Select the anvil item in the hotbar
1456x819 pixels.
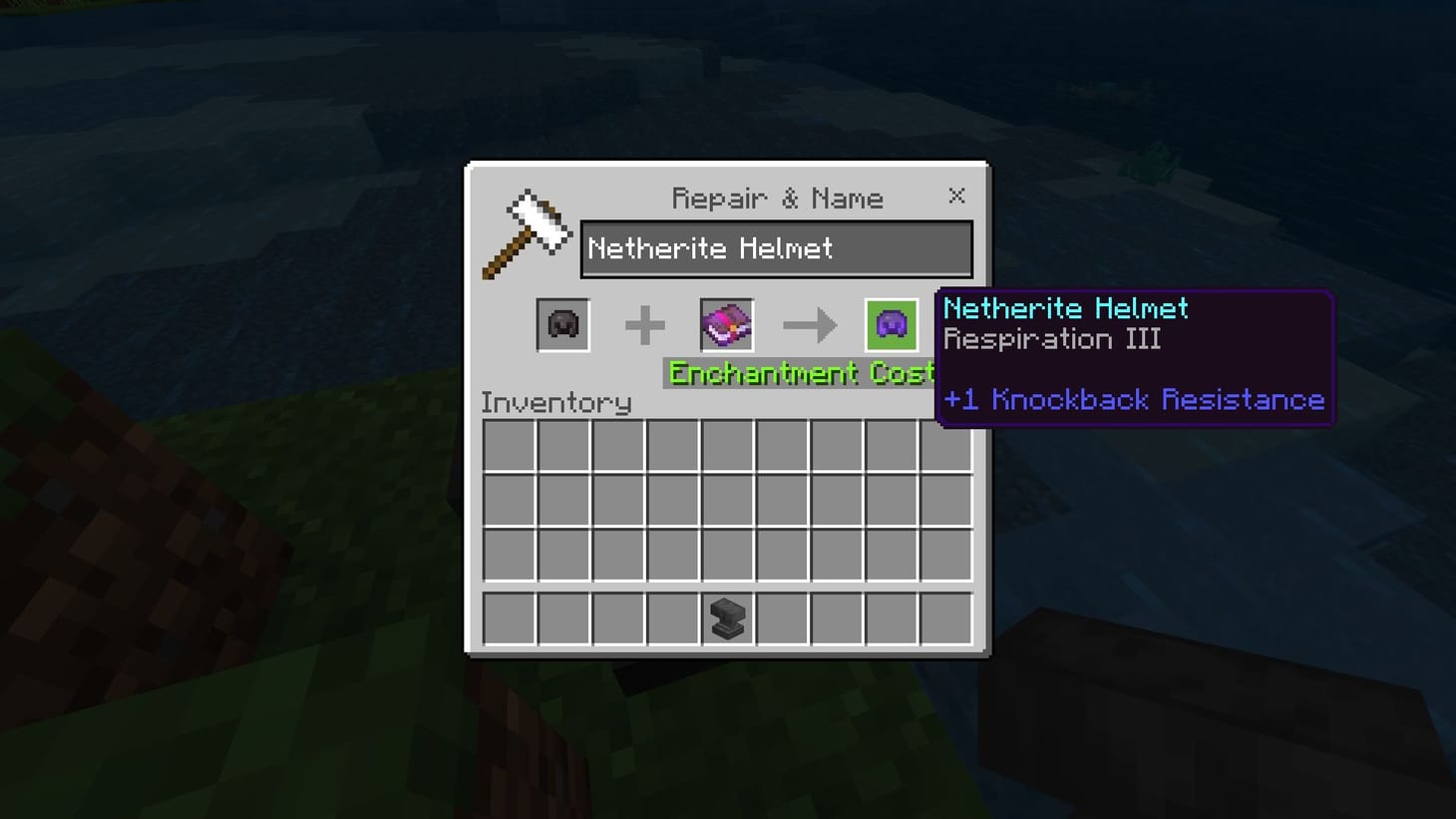727,618
